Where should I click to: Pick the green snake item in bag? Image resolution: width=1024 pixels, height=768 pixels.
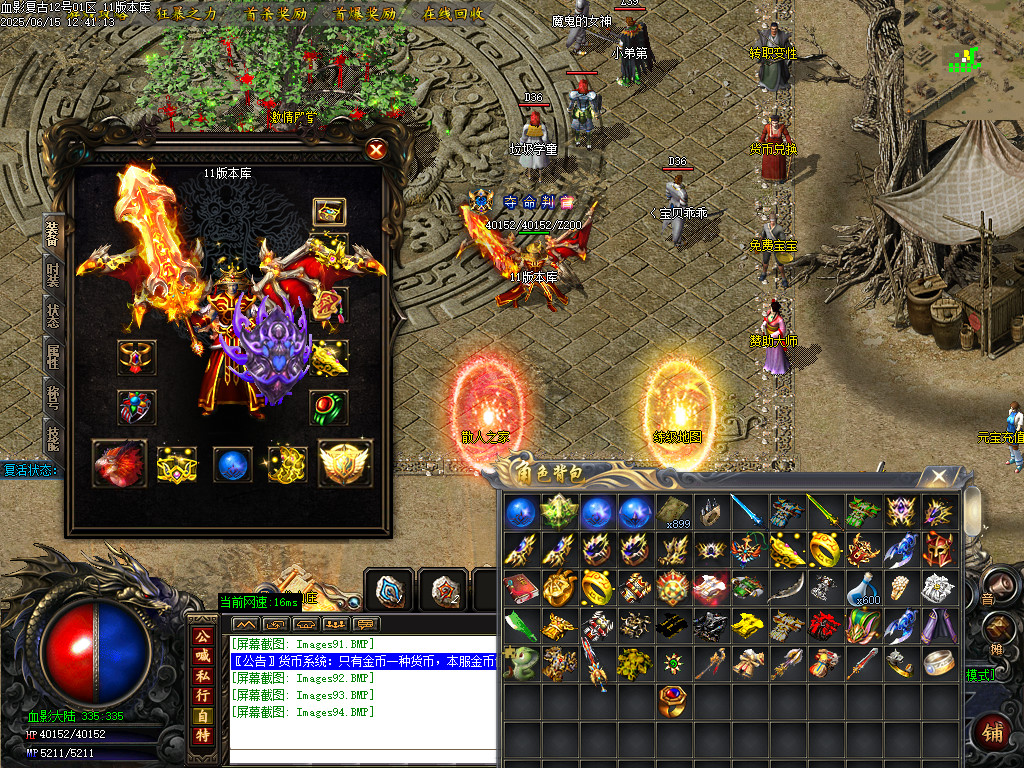[x=520, y=662]
